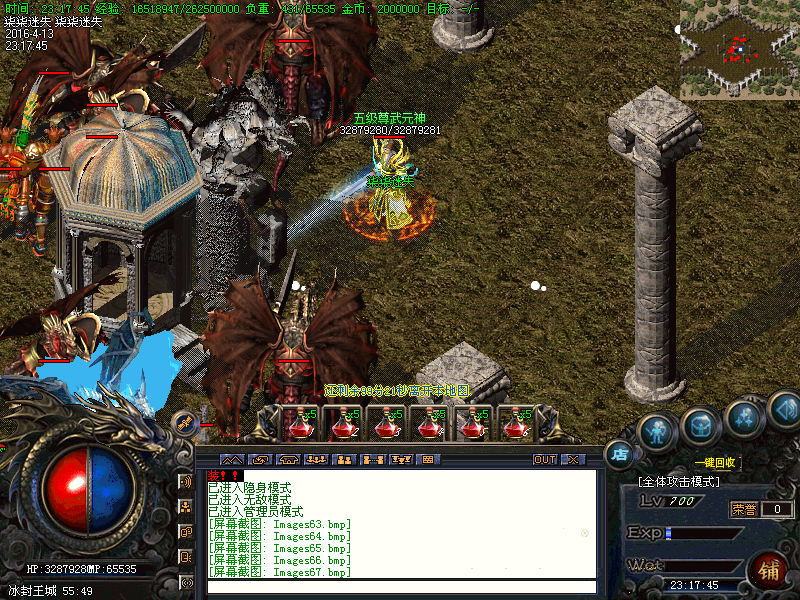Click the OUT button above the chat
This screenshot has width=800, height=600.
(x=544, y=460)
